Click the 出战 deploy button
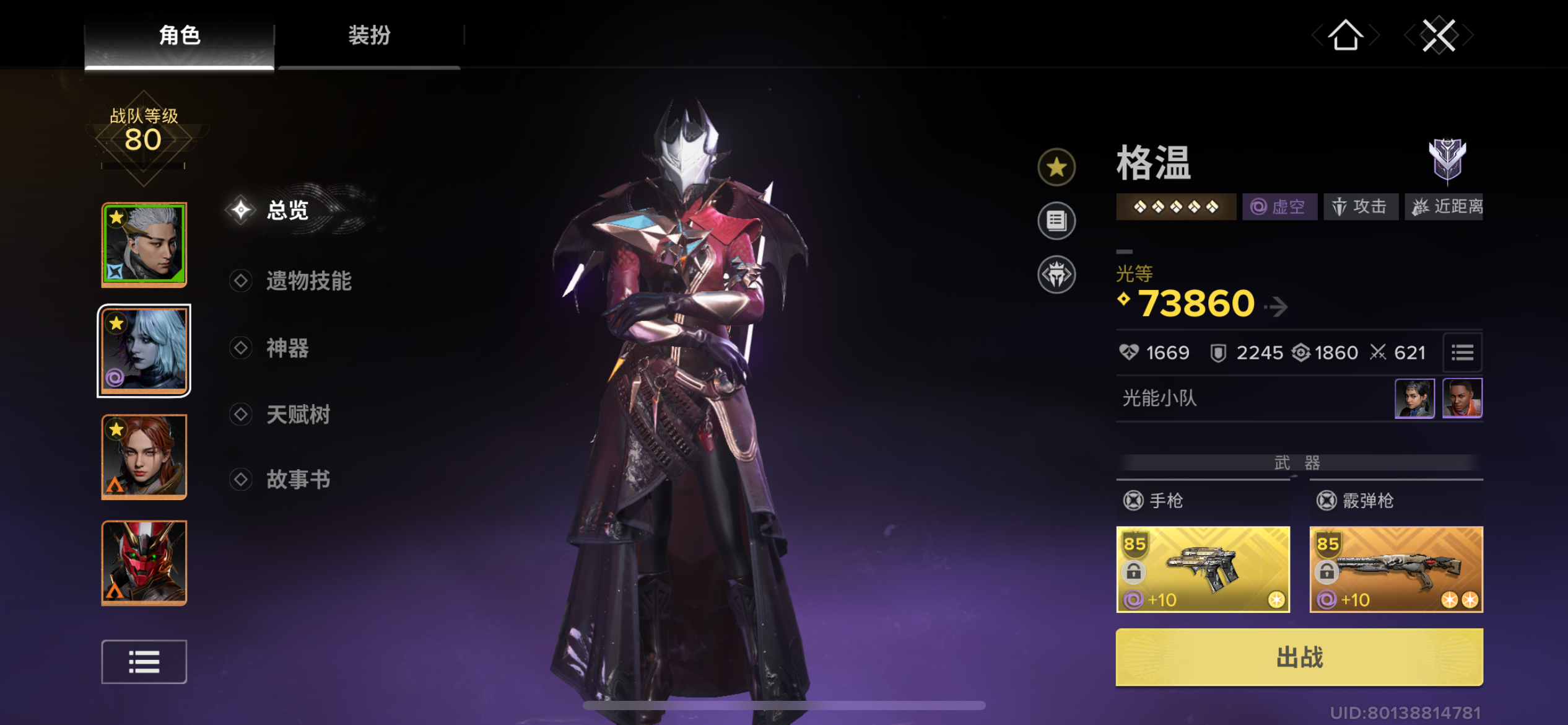 (1299, 657)
